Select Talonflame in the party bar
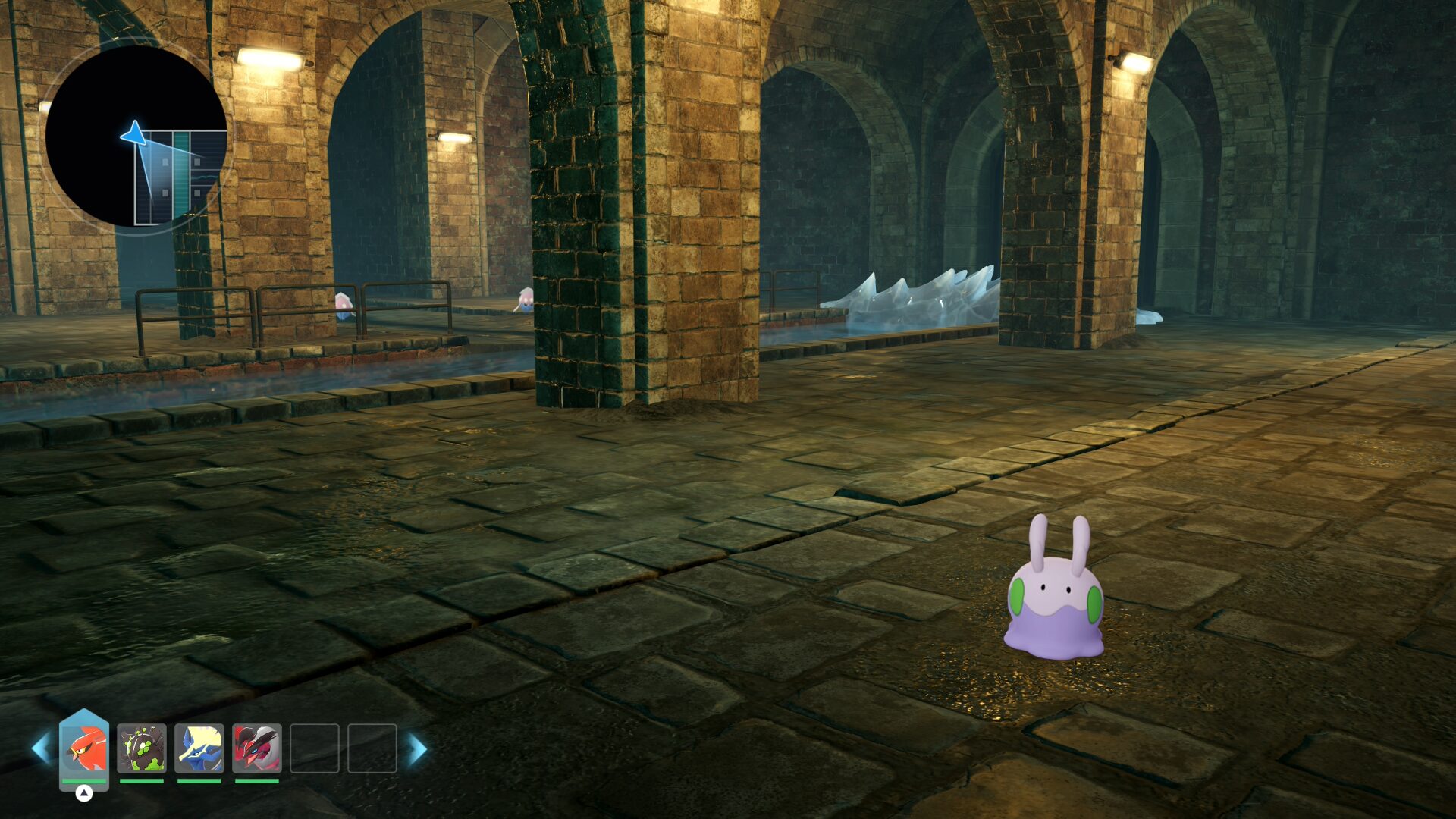Screen dimensions: 1456x819 (84, 748)
